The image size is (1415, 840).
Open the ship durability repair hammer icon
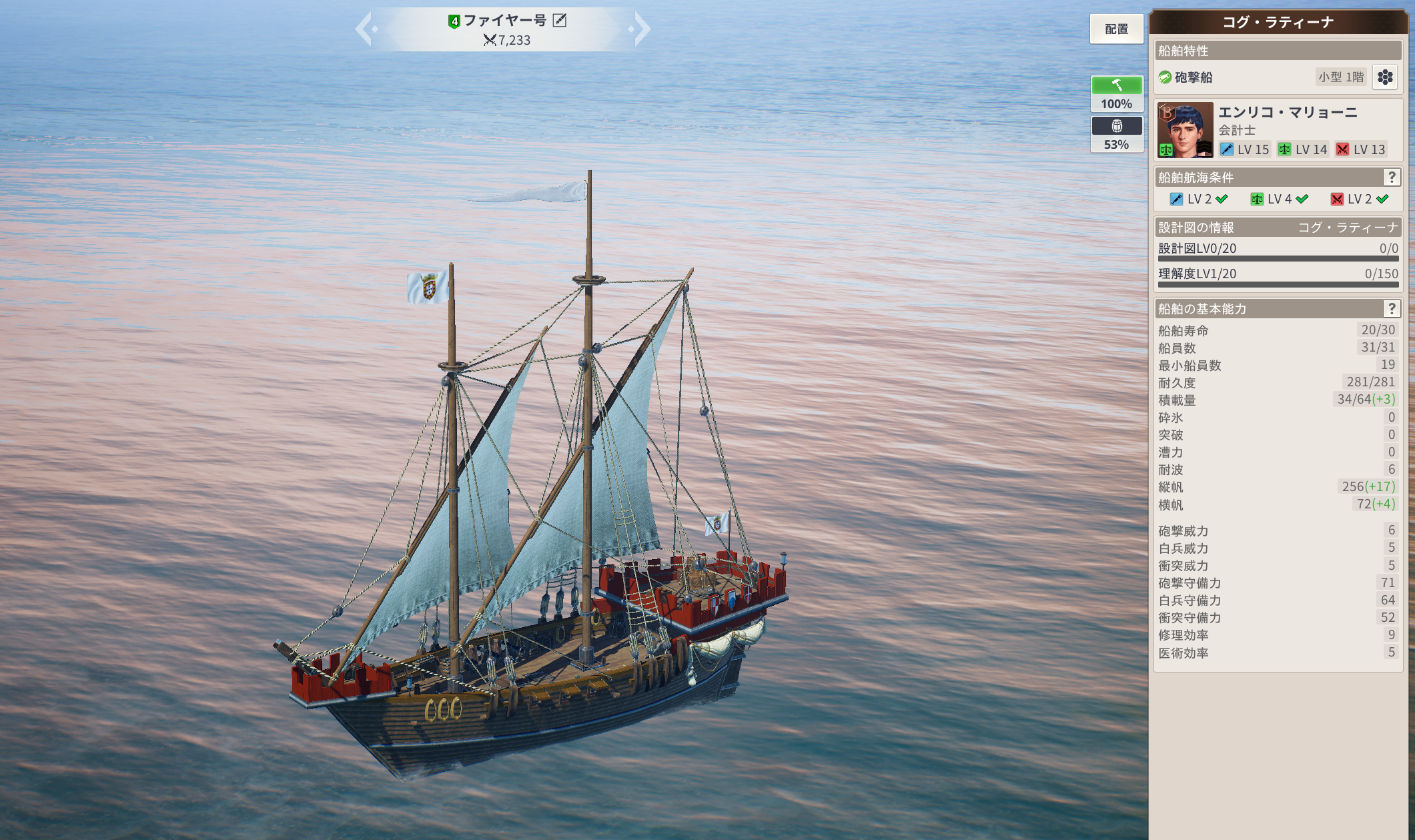1117,85
